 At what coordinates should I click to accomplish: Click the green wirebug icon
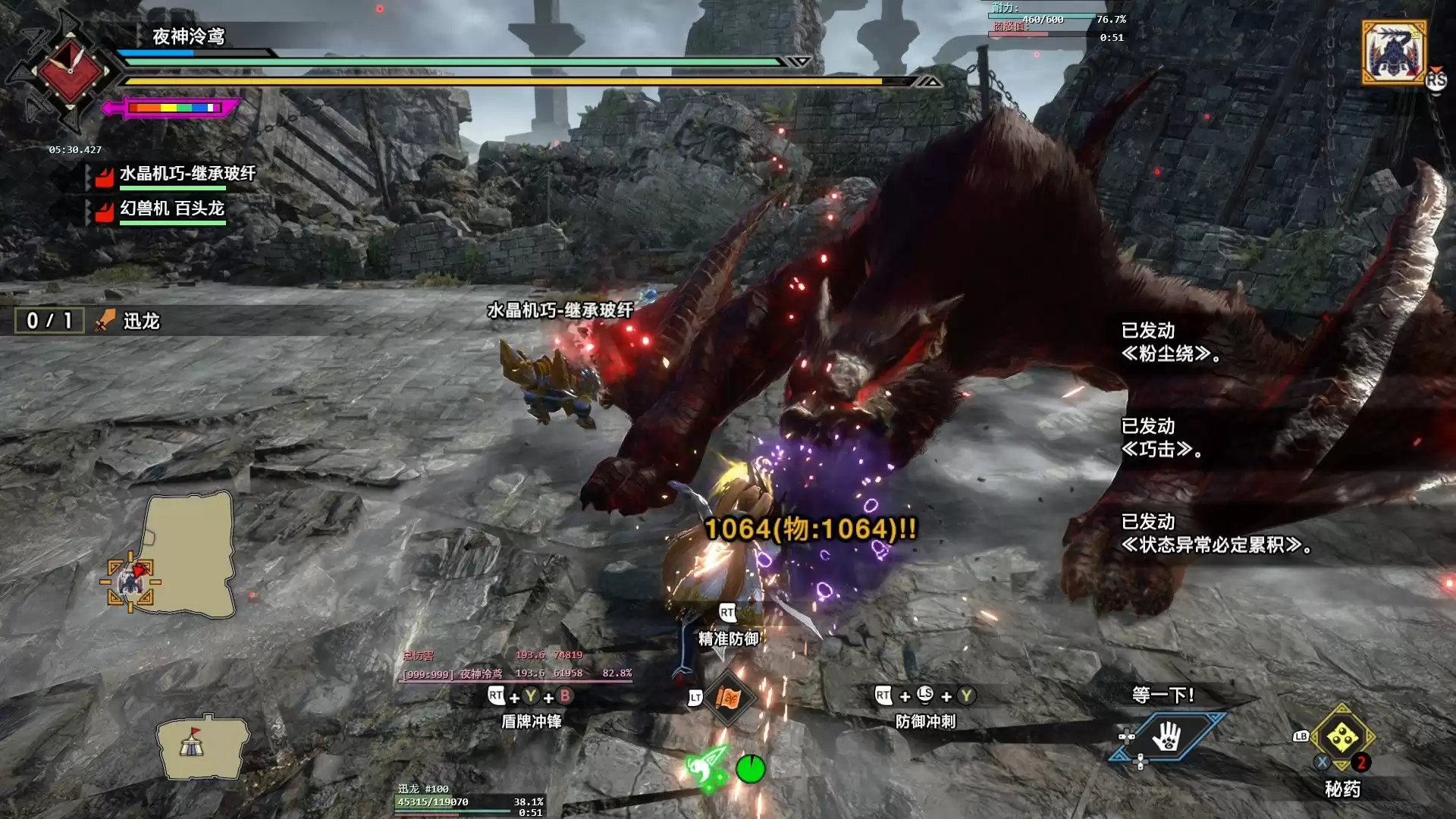(x=708, y=767)
